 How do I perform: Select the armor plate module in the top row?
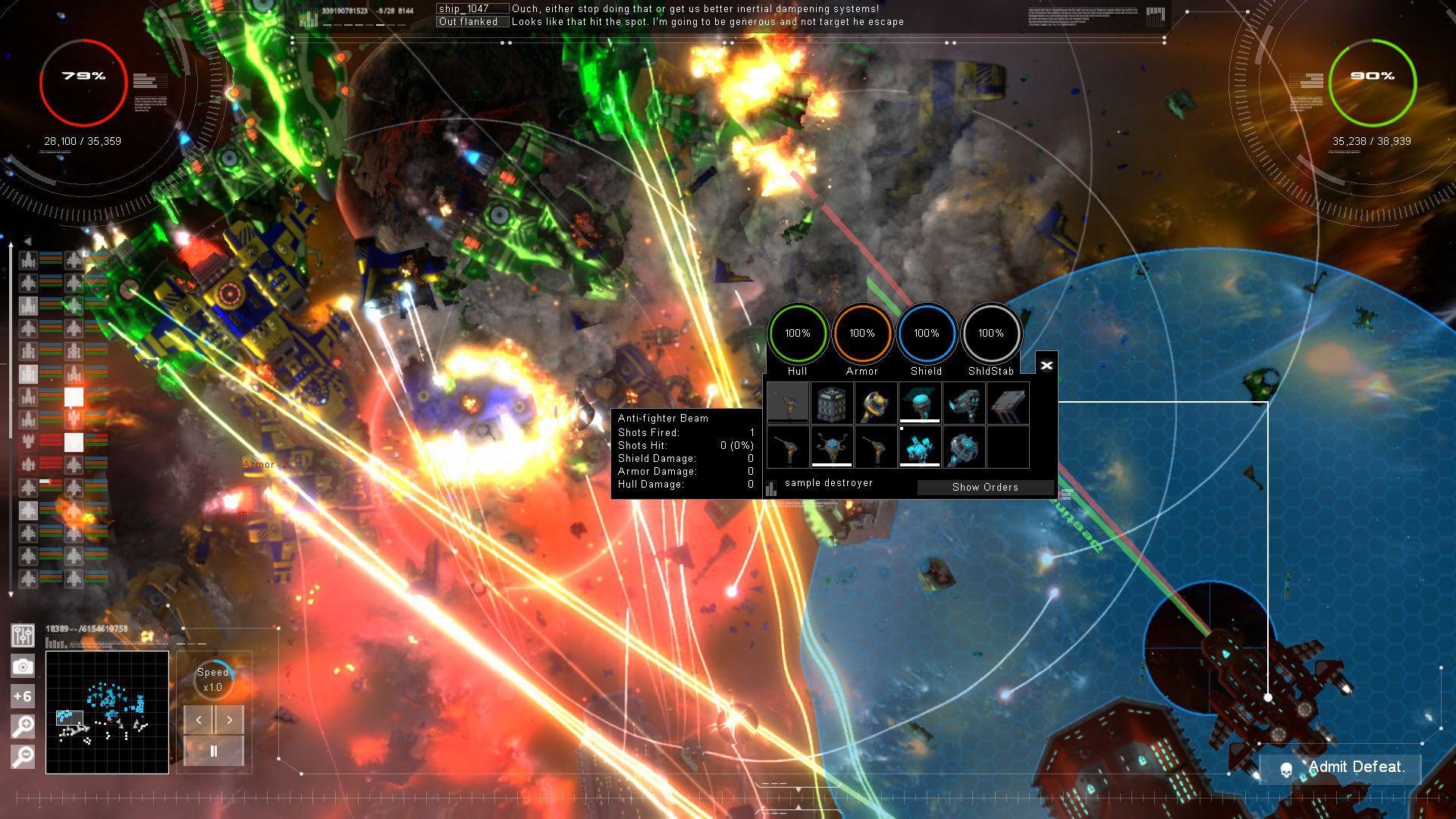point(1009,404)
